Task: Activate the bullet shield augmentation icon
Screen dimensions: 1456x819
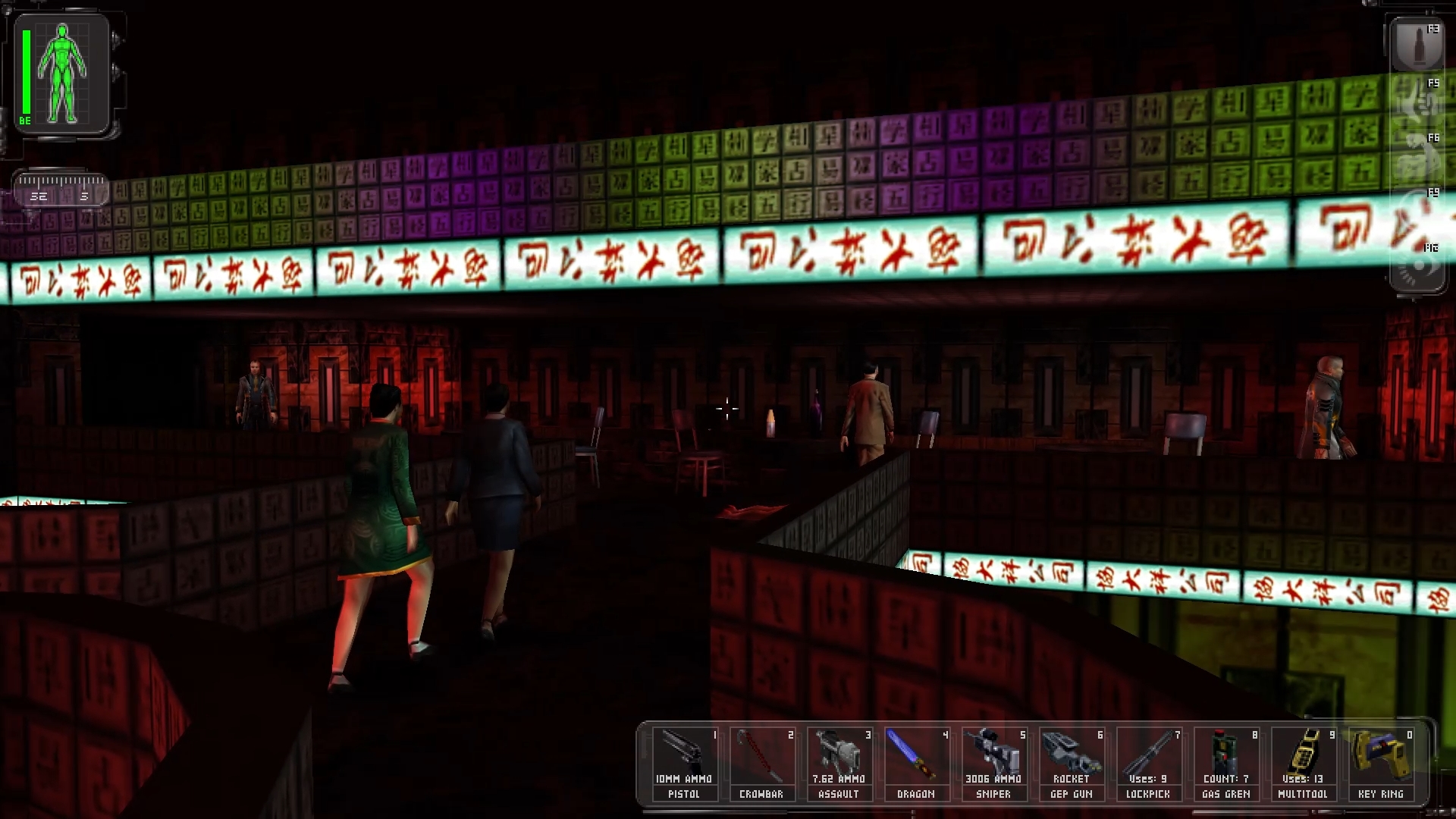Action: click(x=1417, y=45)
